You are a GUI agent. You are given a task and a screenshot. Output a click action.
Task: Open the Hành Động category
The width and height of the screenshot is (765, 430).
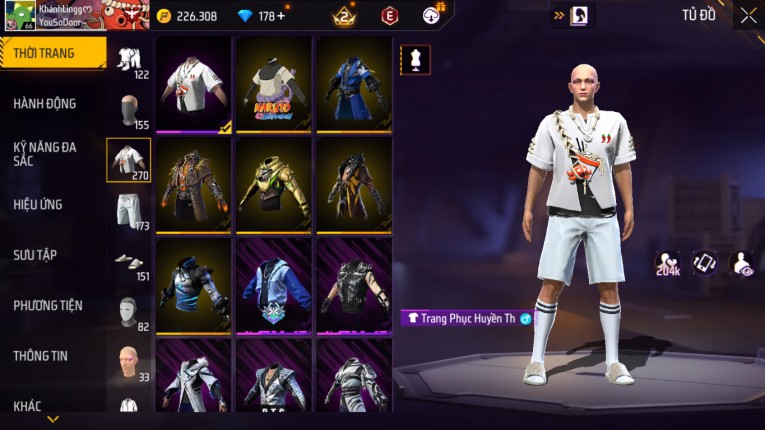pos(45,104)
